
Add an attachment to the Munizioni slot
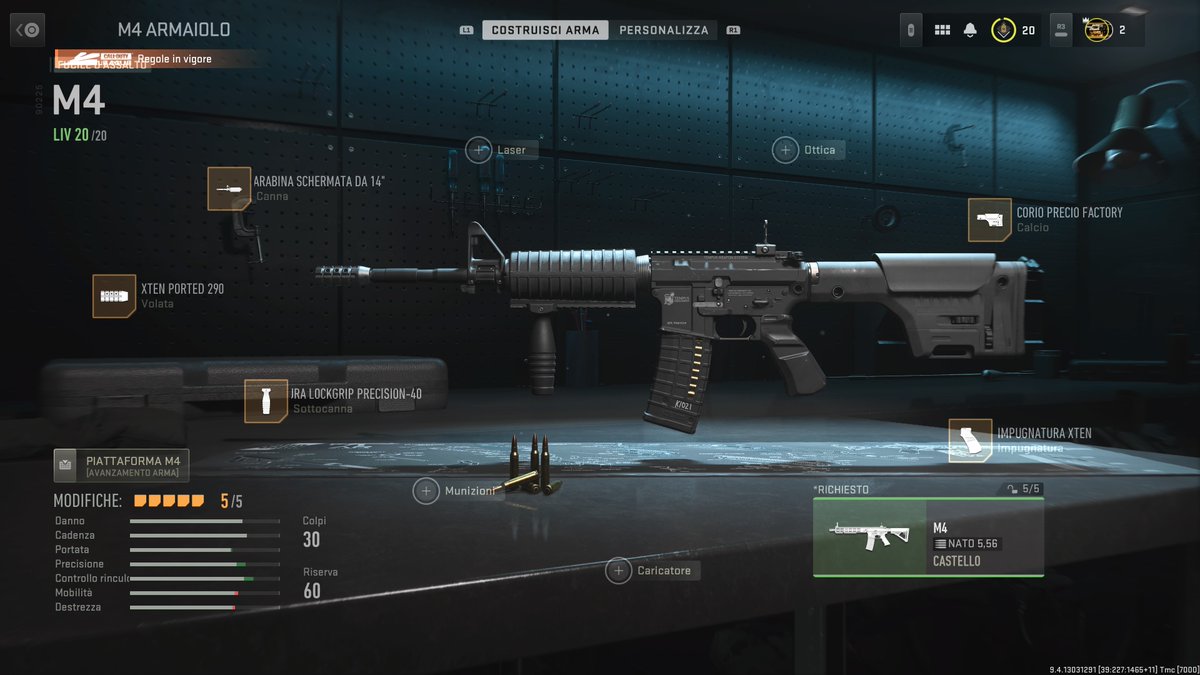pyautogui.click(x=427, y=491)
